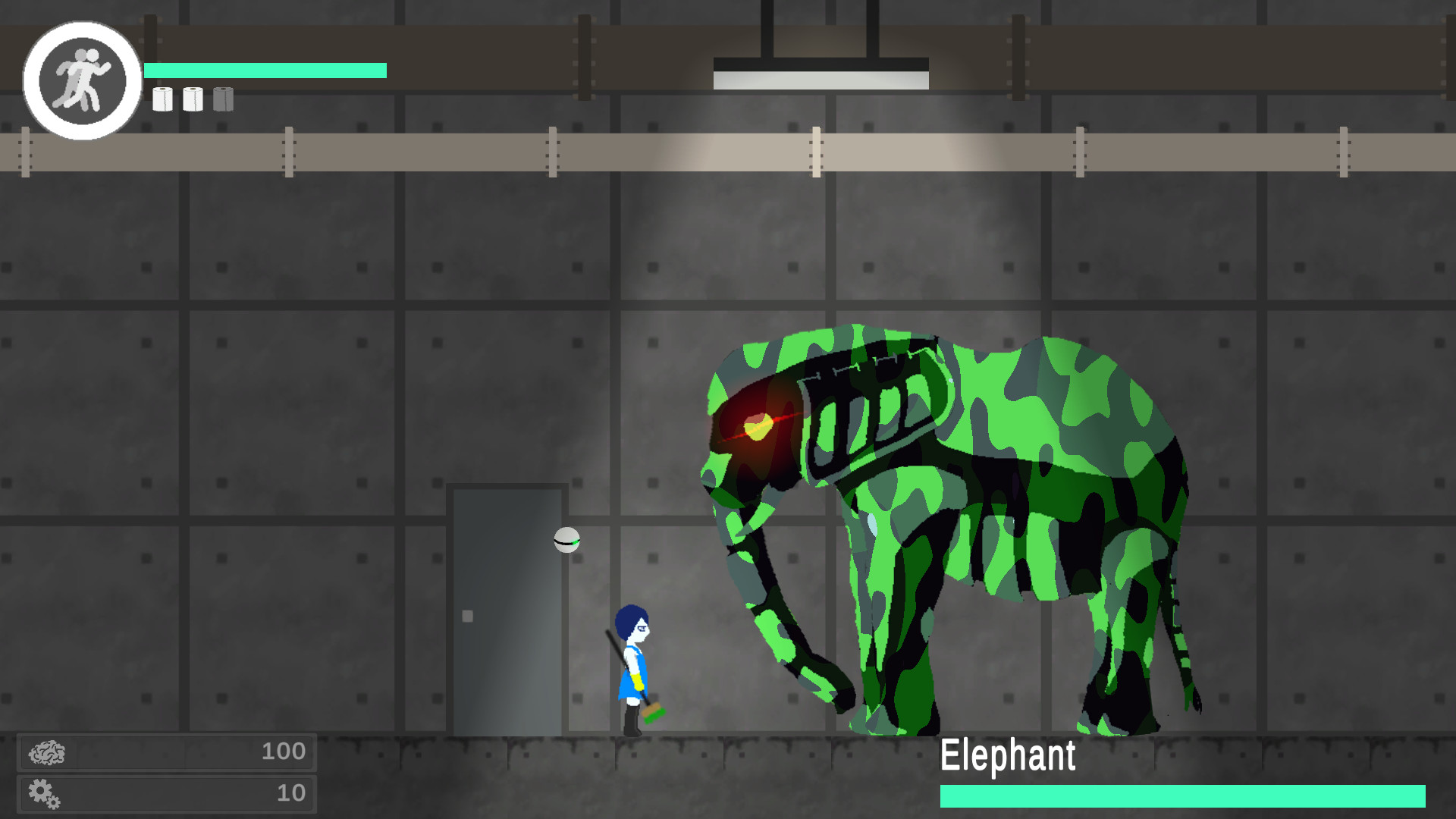The width and height of the screenshot is (1456, 819).
Task: Expand the brain counter showing 100
Action: point(284,752)
